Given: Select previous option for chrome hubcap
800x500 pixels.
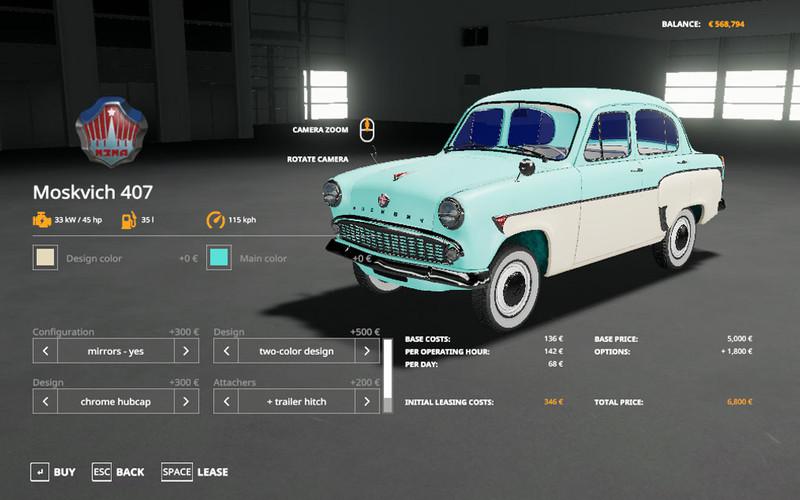Looking at the screenshot, I should (x=45, y=401).
